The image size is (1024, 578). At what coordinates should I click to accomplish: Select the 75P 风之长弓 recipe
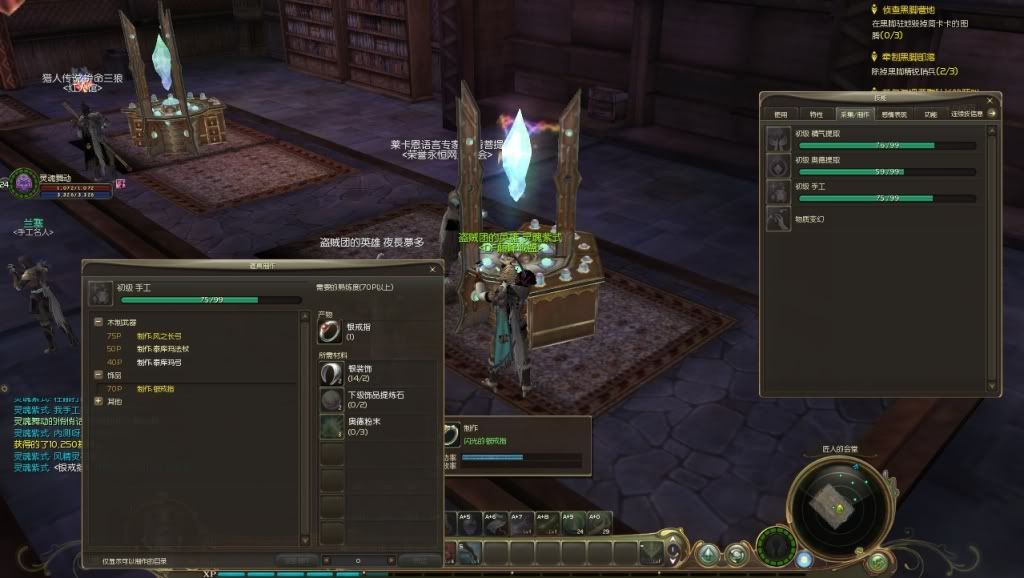point(159,336)
